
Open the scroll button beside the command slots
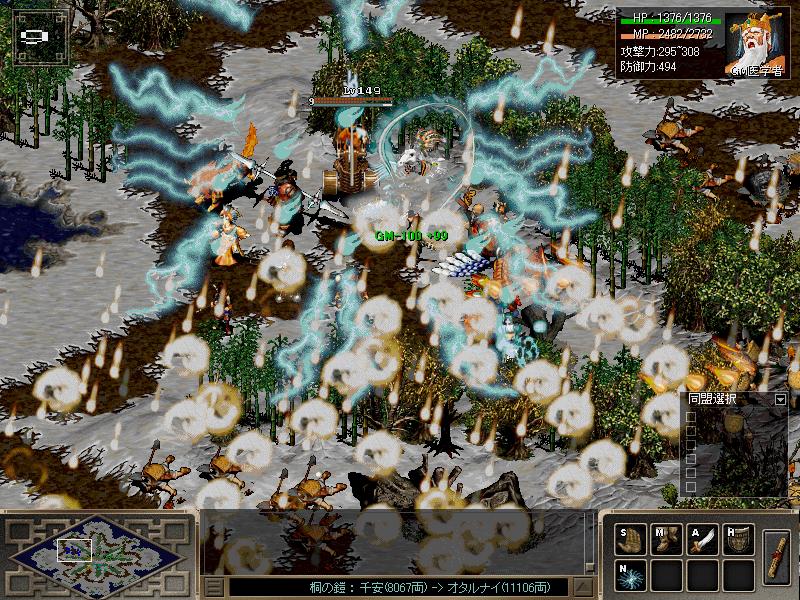(776, 558)
